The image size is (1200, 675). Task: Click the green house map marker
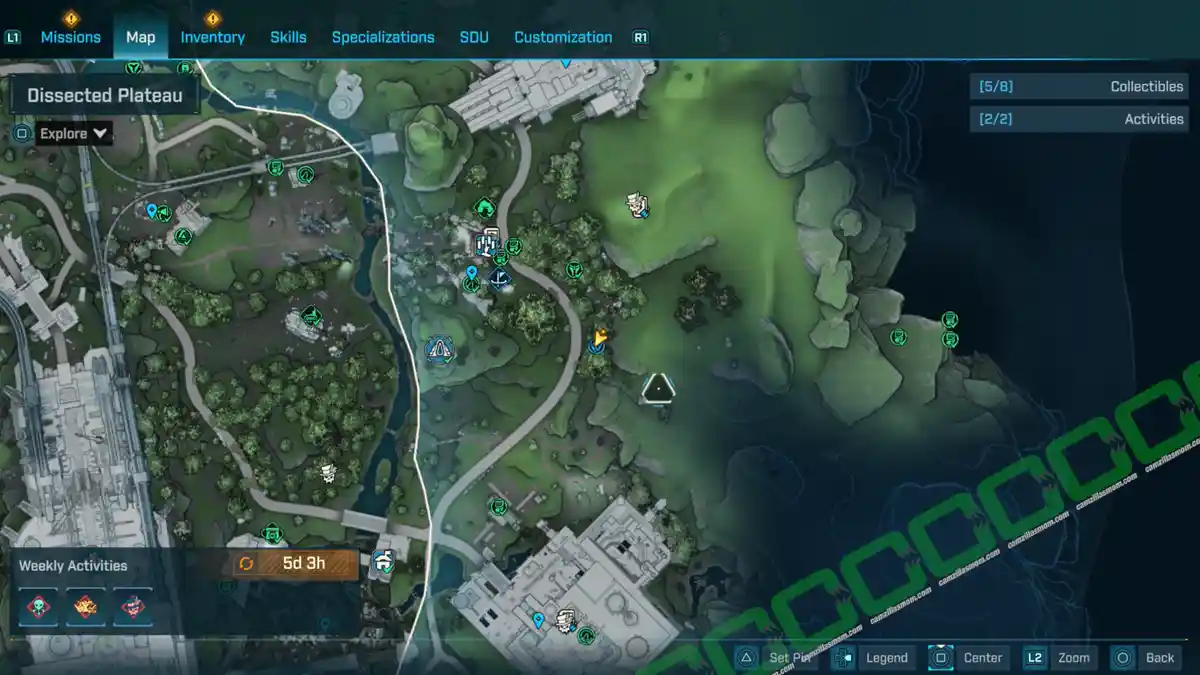click(485, 207)
